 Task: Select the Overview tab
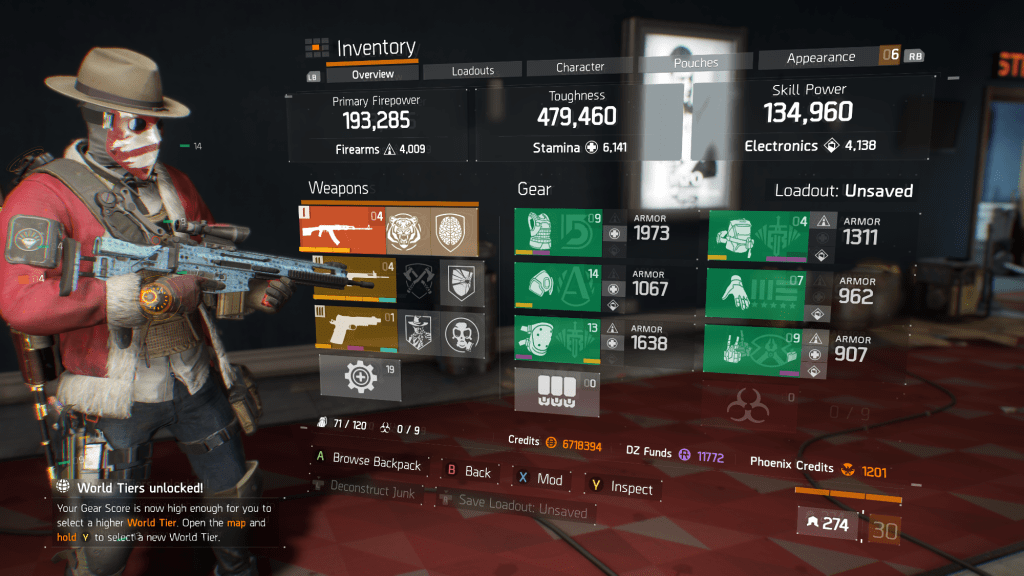pyautogui.click(x=373, y=74)
